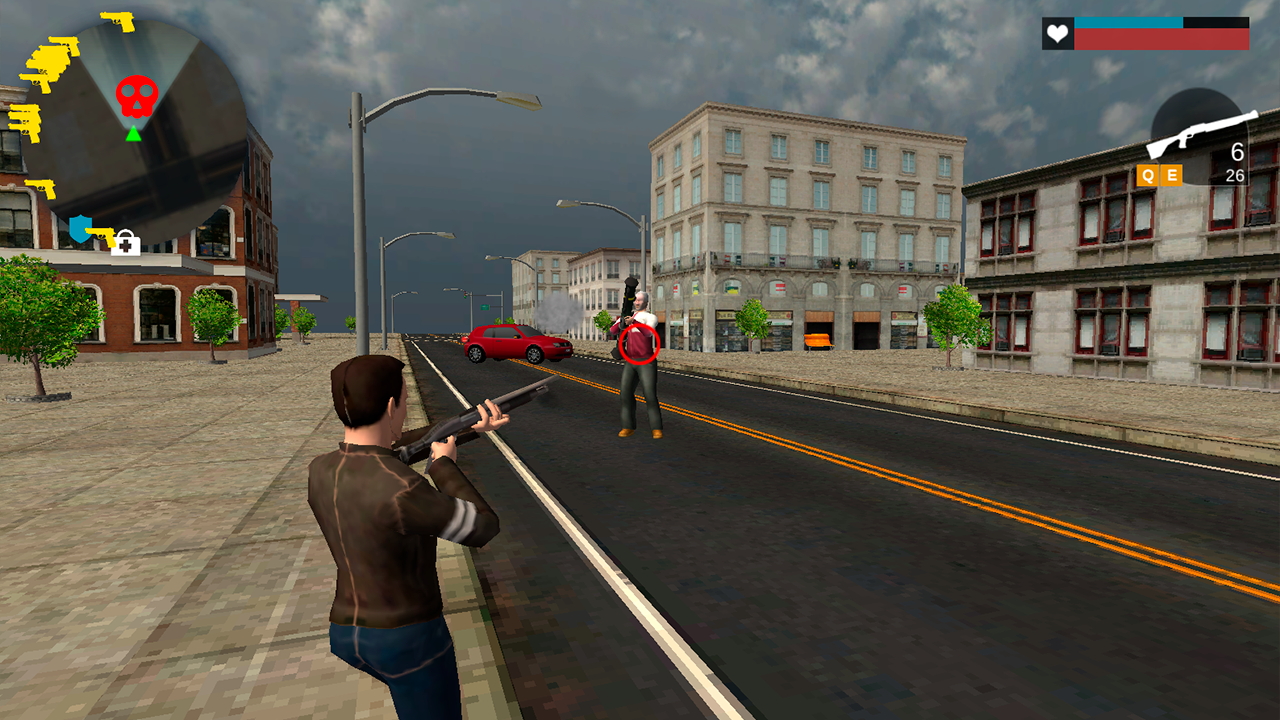1280x720 pixels.
Task: Click the circular minimap view
Action: pyautogui.click(x=135, y=125)
